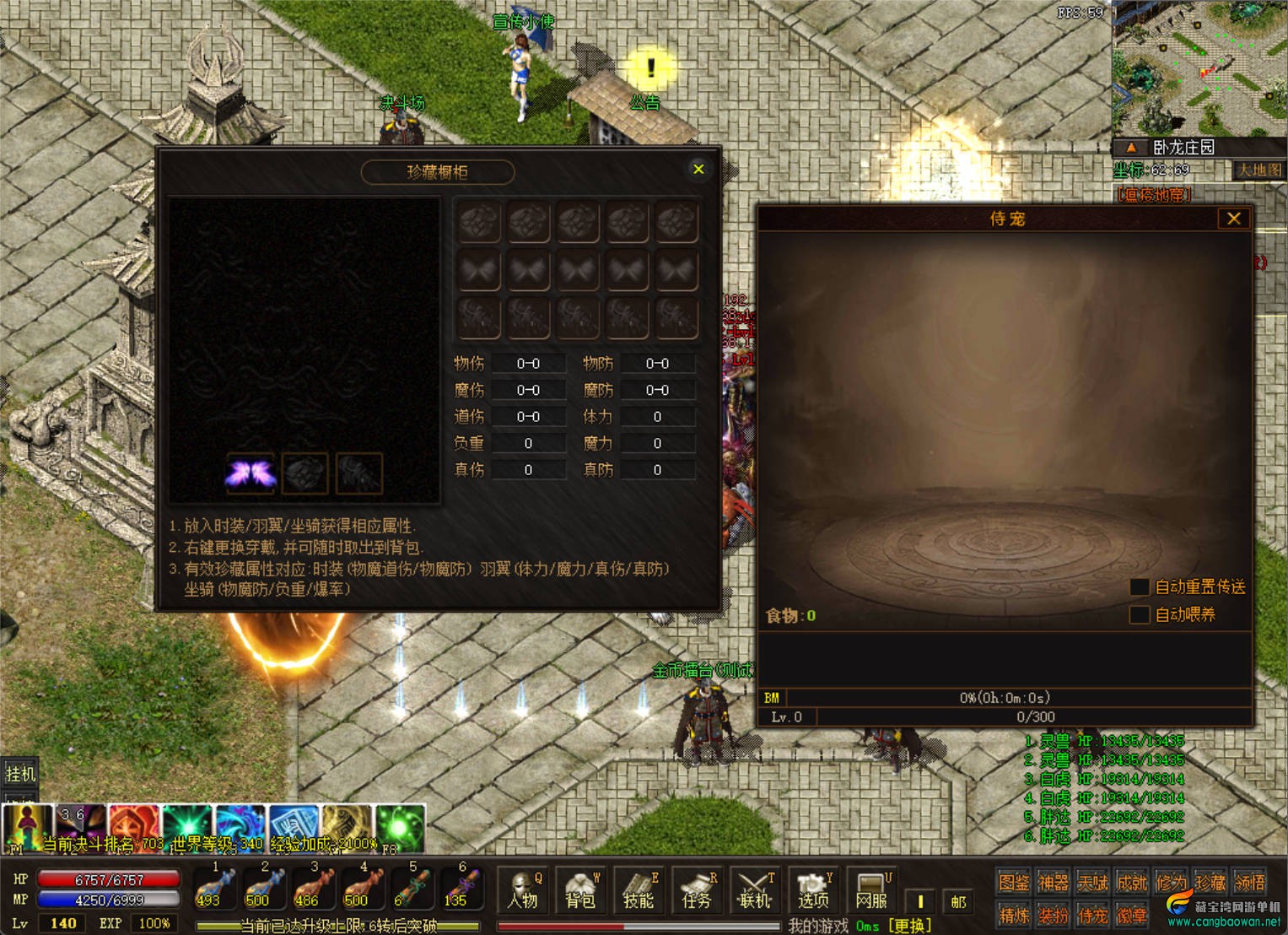Open the 图鉴 codex menu

click(1013, 883)
